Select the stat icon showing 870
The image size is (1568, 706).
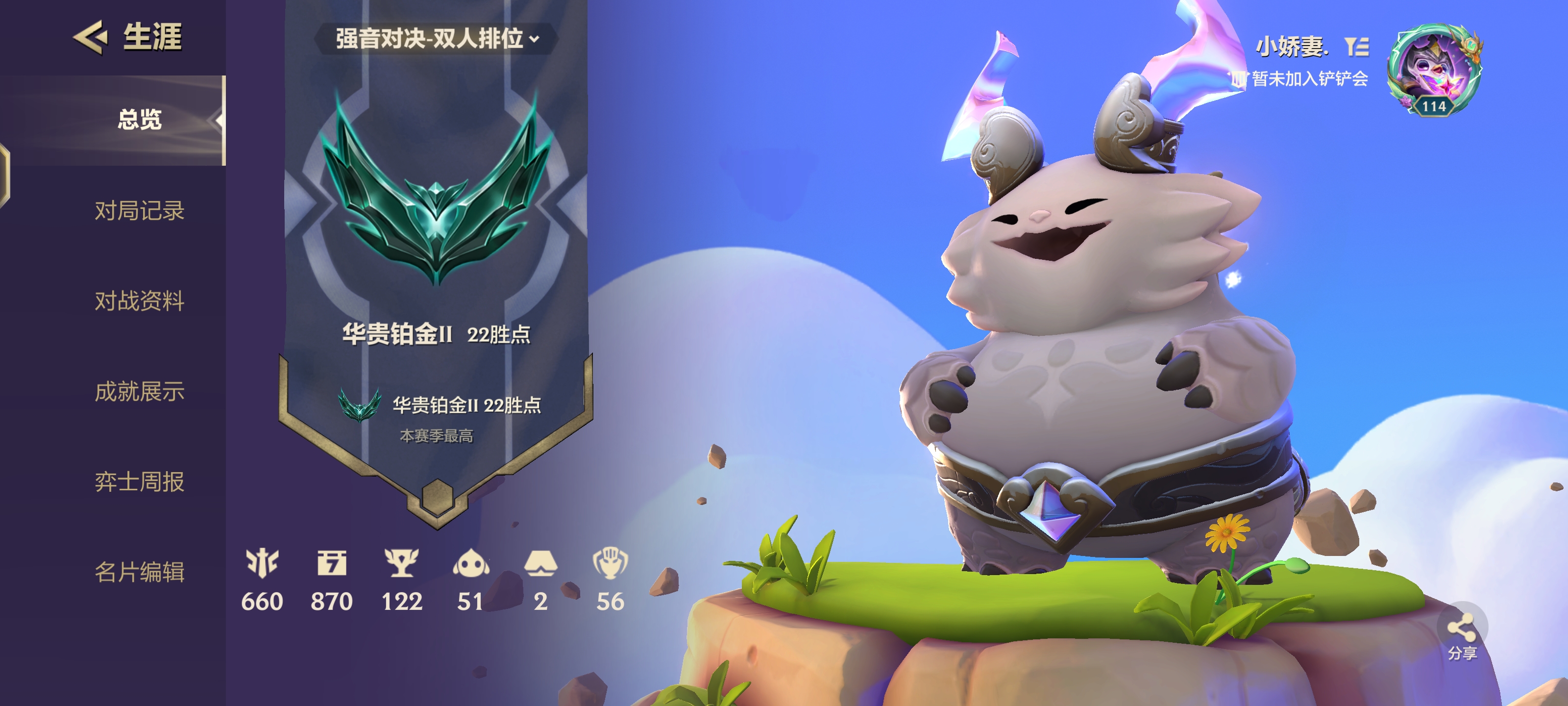pyautogui.click(x=332, y=563)
